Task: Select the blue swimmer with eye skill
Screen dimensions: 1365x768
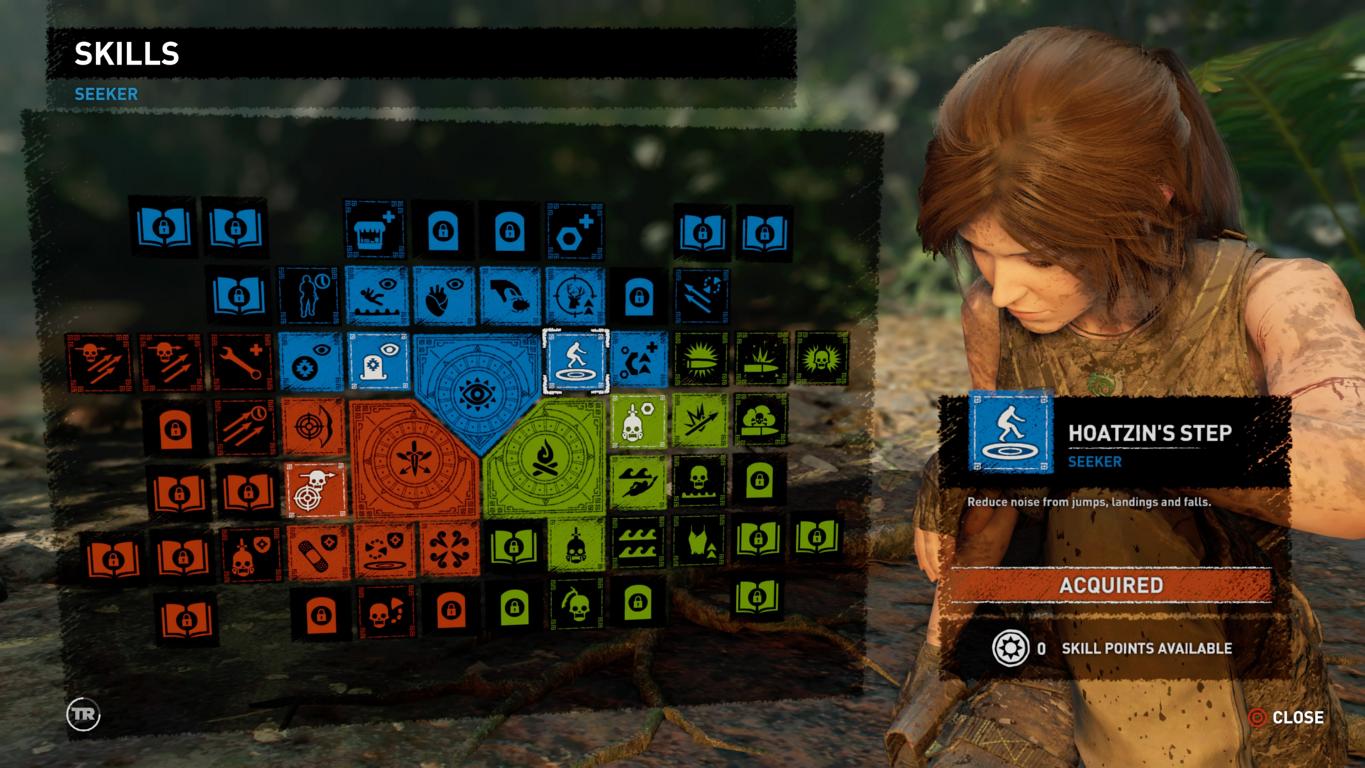Action: pos(377,296)
